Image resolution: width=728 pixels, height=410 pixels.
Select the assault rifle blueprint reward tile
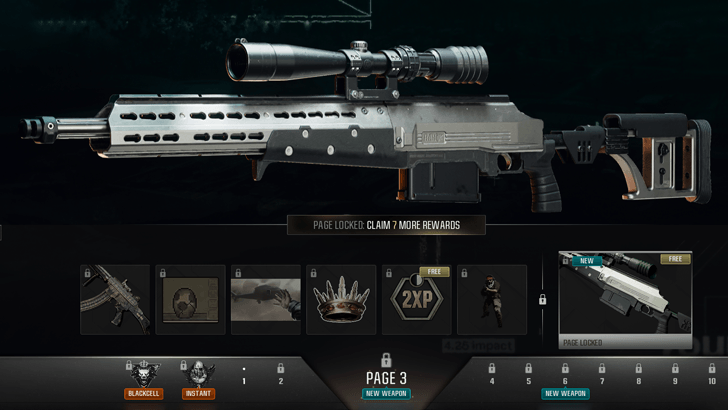coord(115,299)
